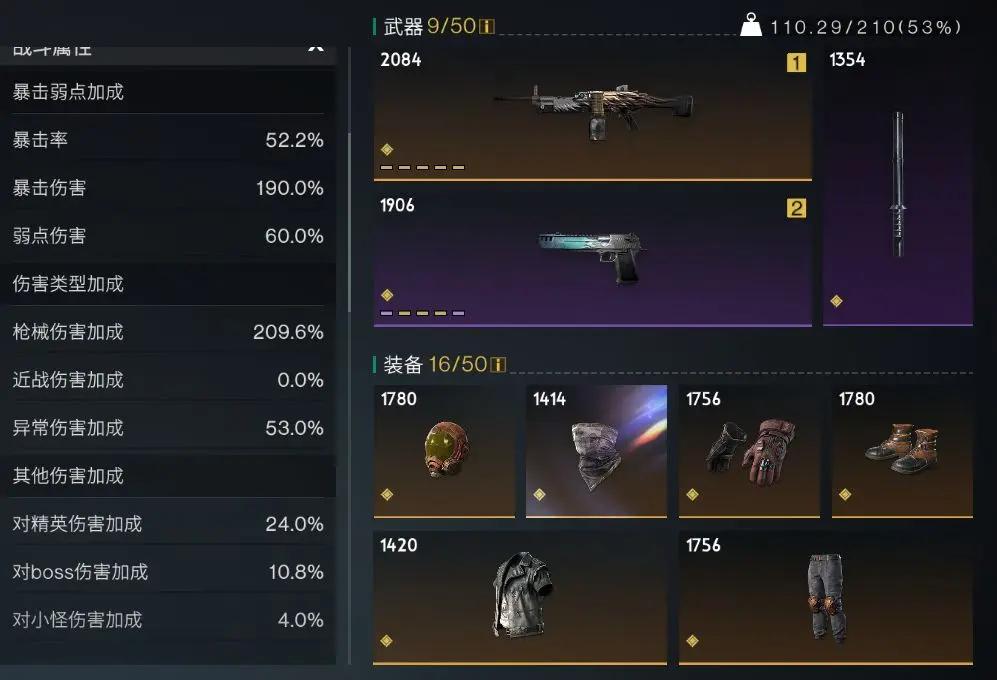Select the red leather gloves slot
This screenshot has height=680, width=997.
(x=749, y=450)
